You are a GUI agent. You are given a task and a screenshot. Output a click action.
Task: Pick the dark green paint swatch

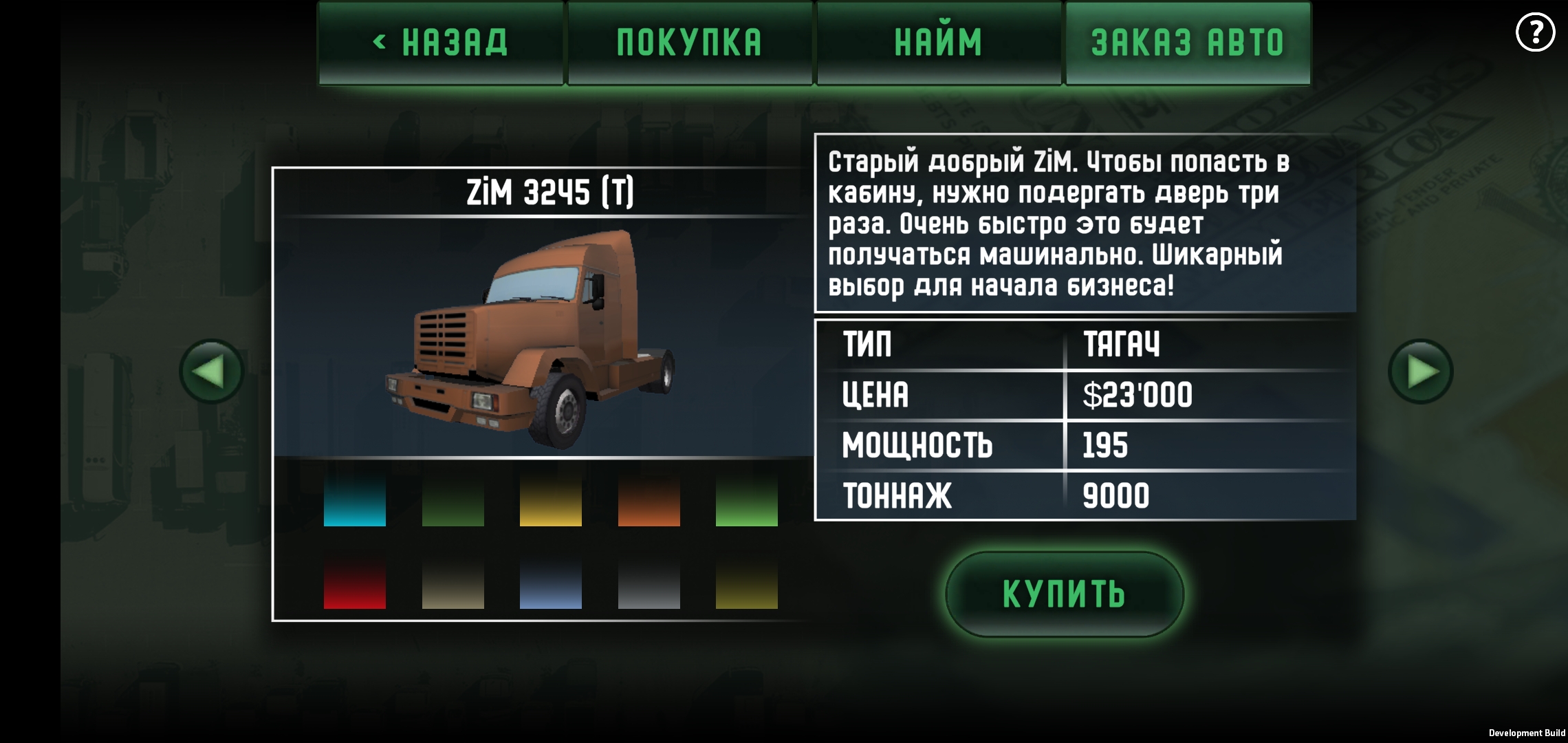point(453,500)
